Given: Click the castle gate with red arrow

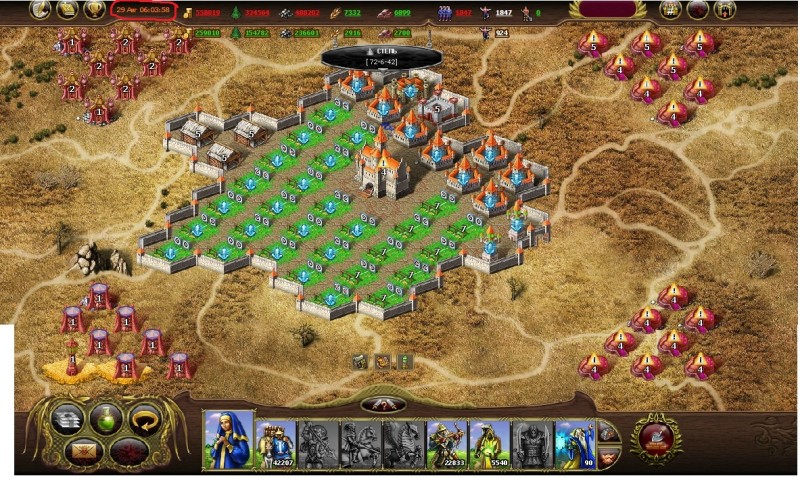Looking at the screenshot, I should [725, 11].
